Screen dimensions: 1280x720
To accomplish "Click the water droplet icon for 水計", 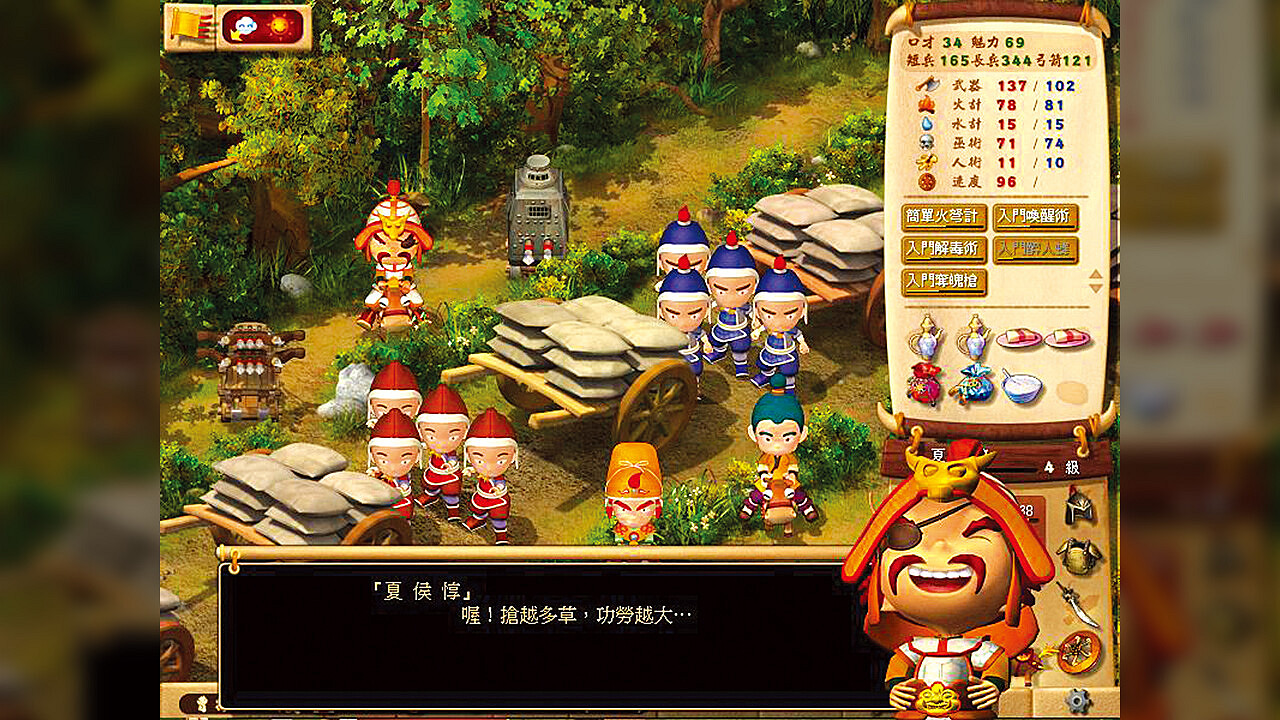I will point(927,125).
